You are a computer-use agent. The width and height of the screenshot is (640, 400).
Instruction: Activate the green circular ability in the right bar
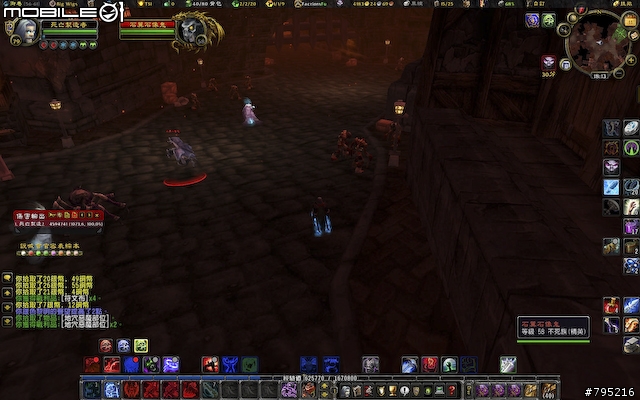(x=631, y=147)
